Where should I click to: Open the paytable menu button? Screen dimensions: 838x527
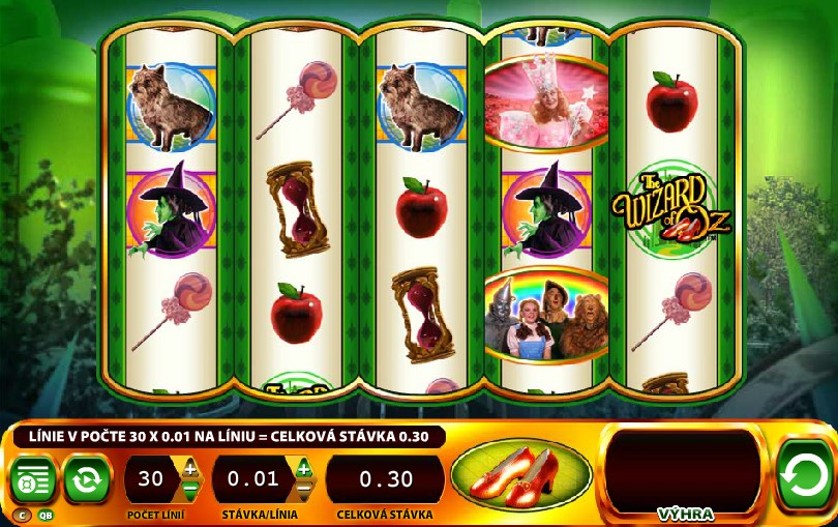[34, 480]
